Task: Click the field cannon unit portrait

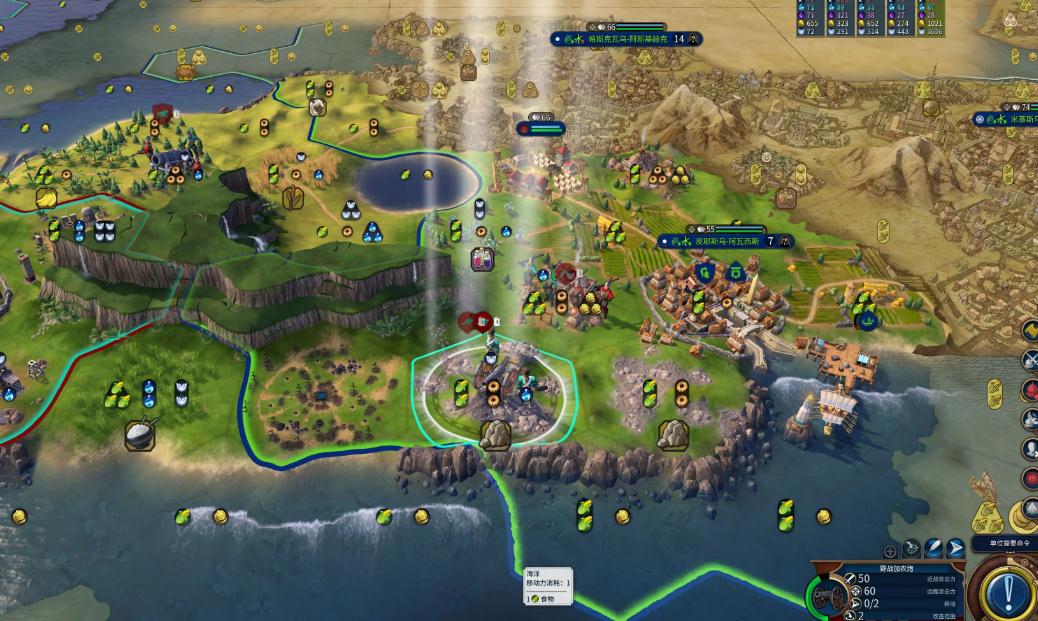Action: click(x=829, y=599)
